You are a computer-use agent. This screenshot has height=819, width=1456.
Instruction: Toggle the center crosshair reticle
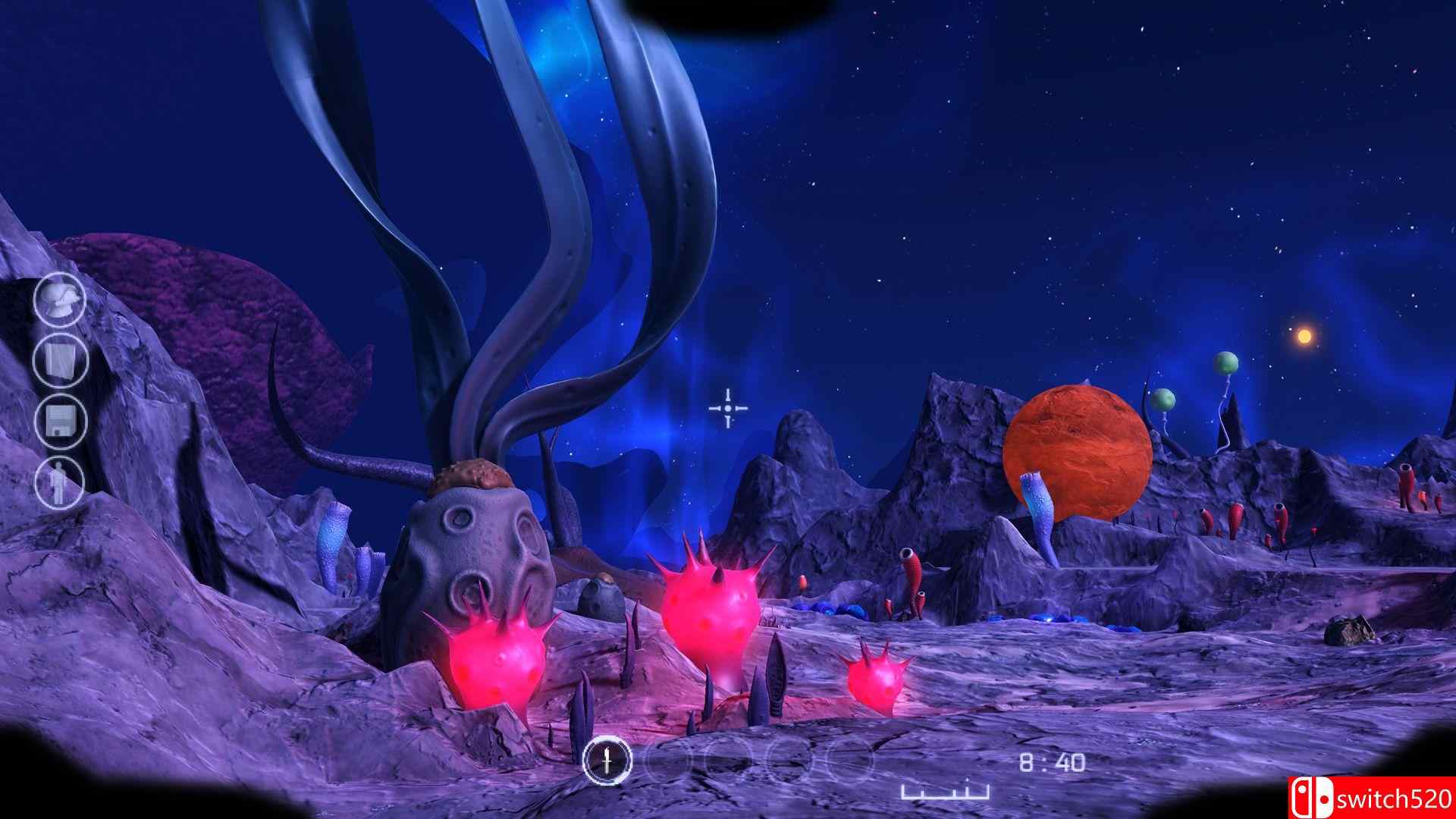(x=726, y=409)
